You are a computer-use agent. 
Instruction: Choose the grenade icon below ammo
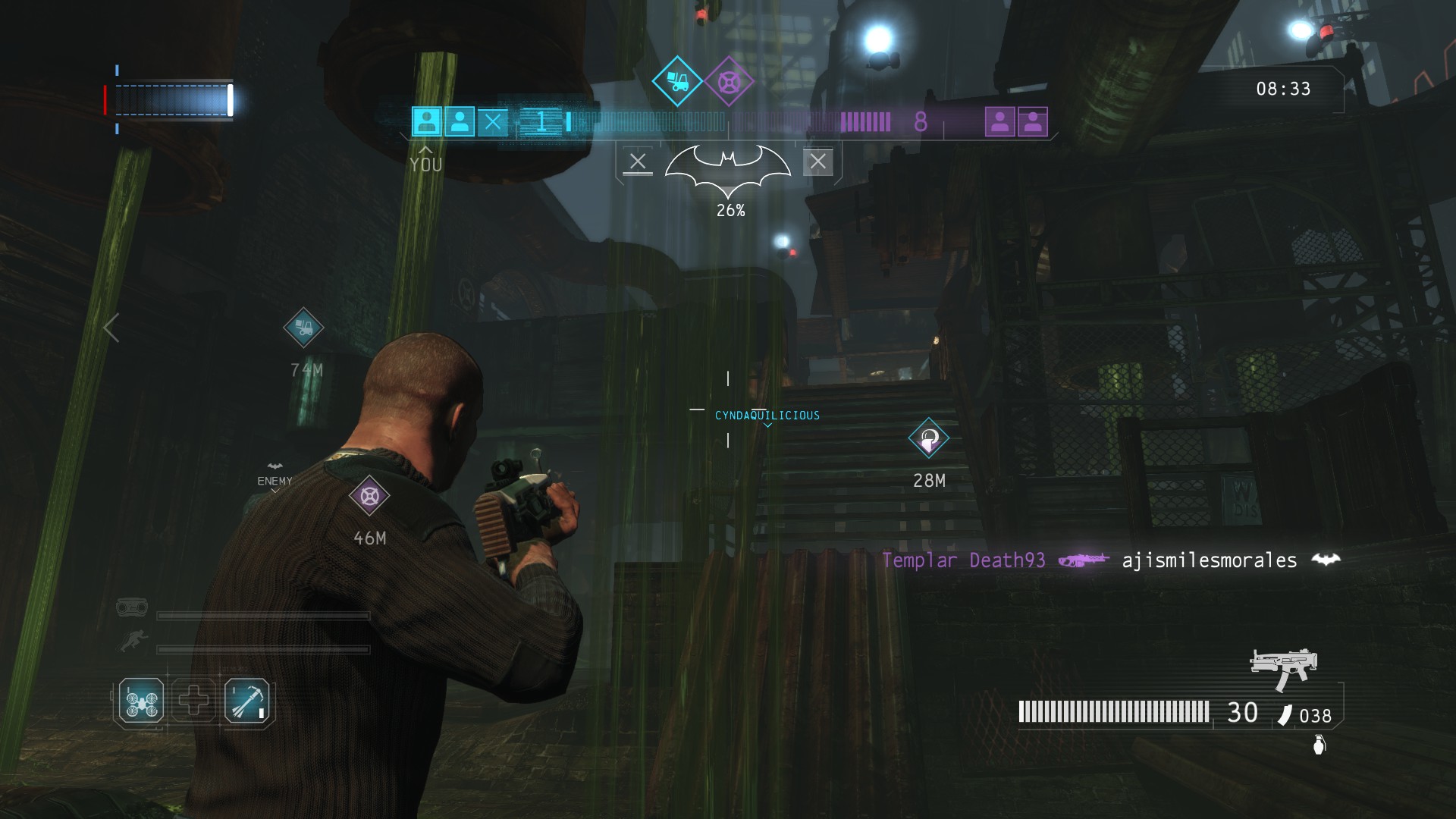click(x=1319, y=746)
